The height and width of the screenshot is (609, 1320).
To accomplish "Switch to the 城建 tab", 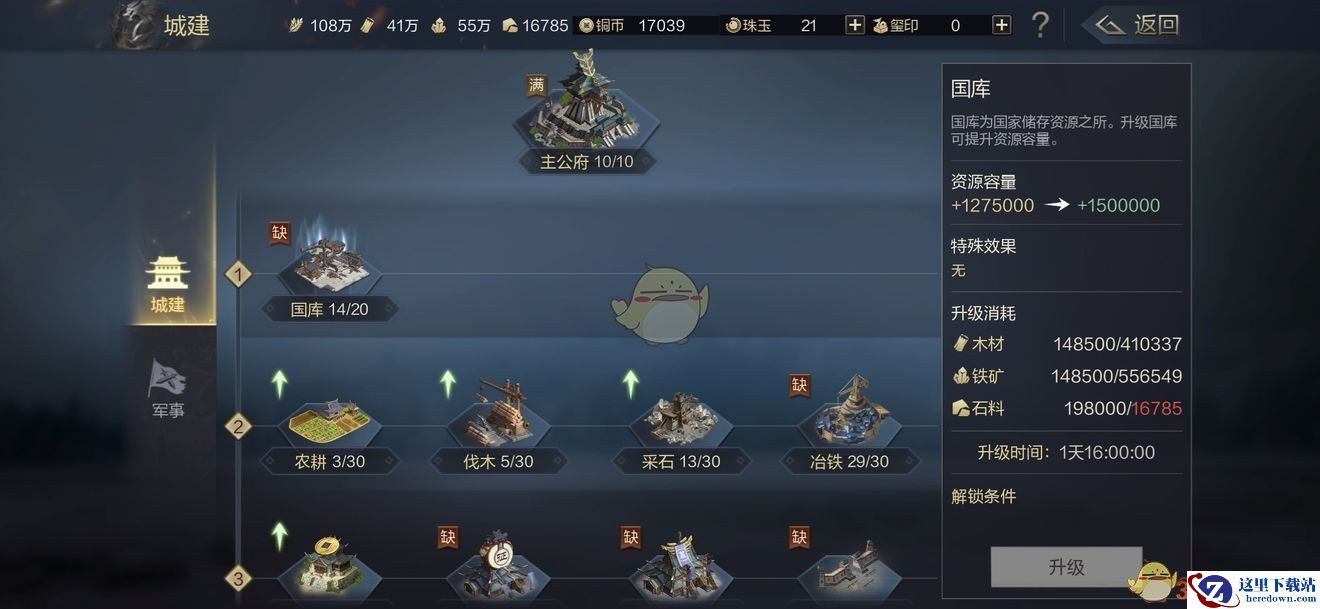I will (x=168, y=284).
